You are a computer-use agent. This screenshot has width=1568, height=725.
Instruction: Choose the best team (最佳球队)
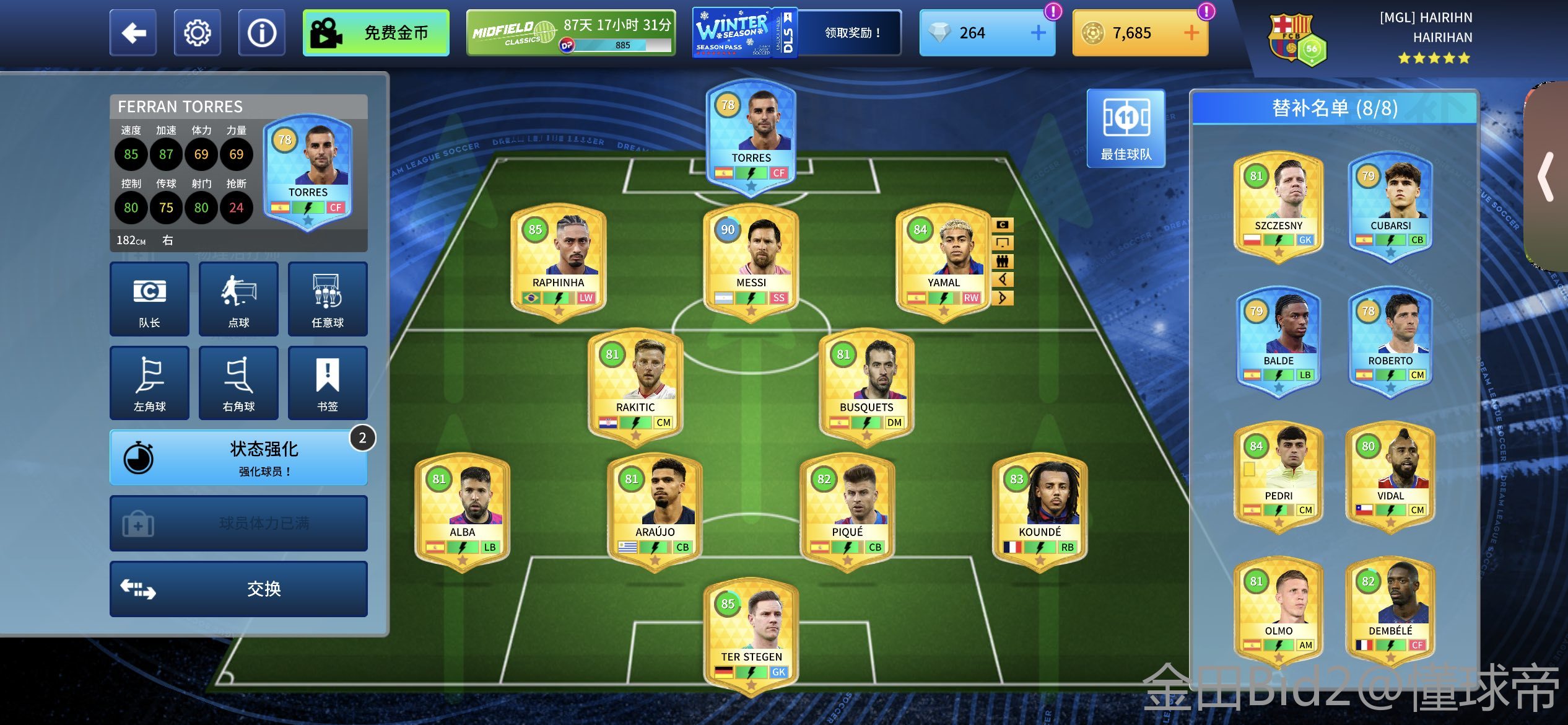coord(1126,128)
